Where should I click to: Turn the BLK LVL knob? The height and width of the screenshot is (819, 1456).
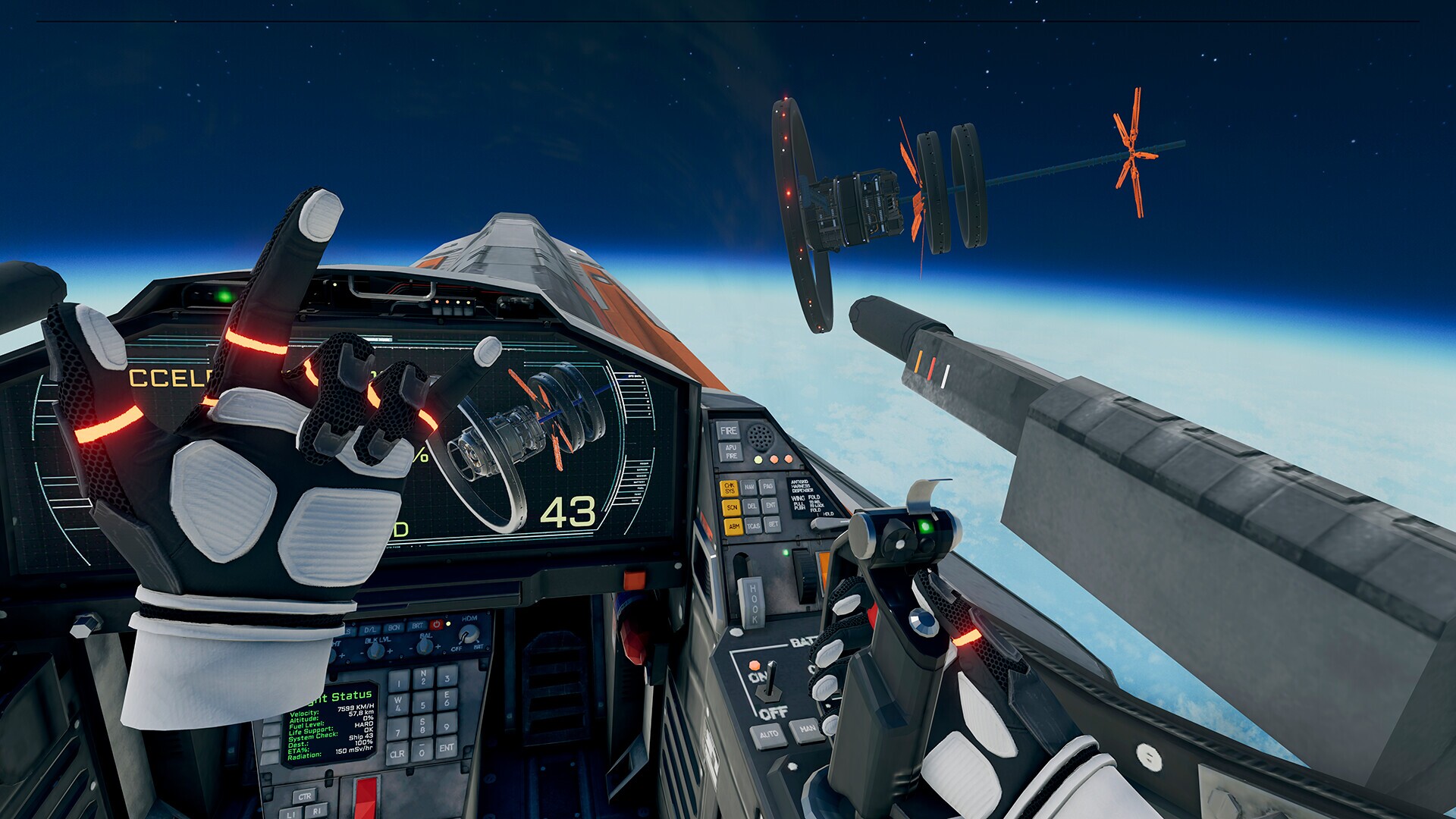[x=376, y=651]
